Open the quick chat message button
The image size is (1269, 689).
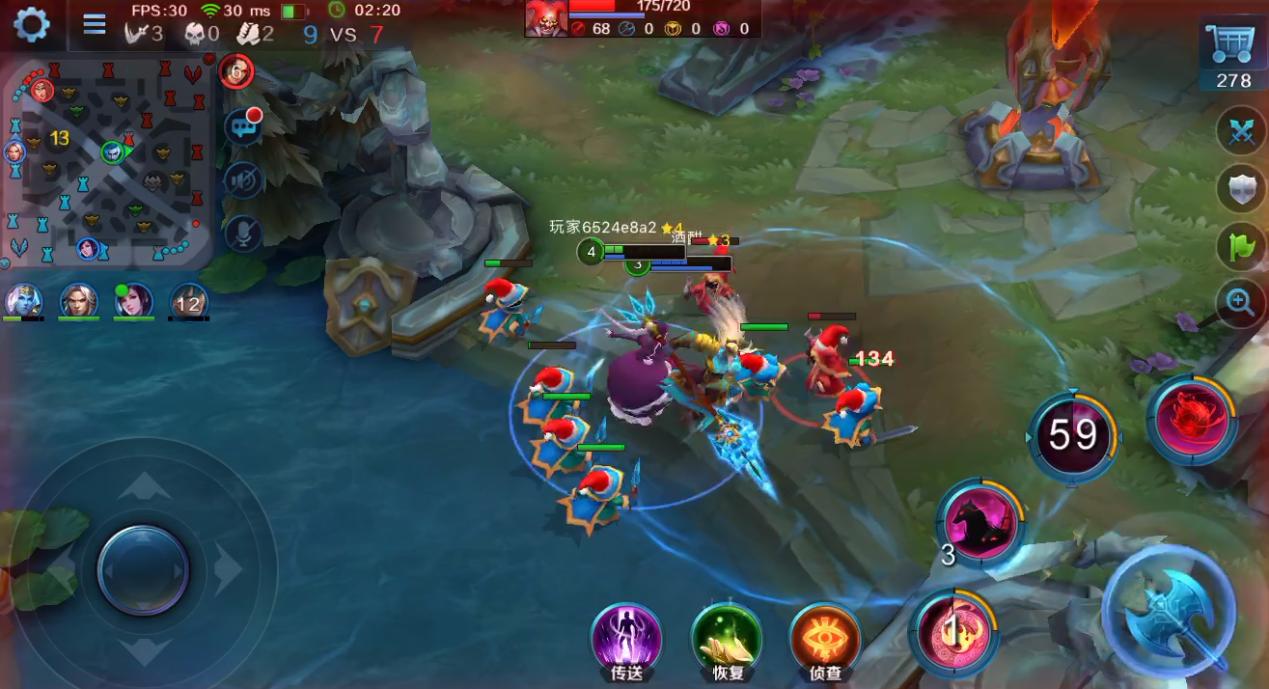[x=243, y=125]
